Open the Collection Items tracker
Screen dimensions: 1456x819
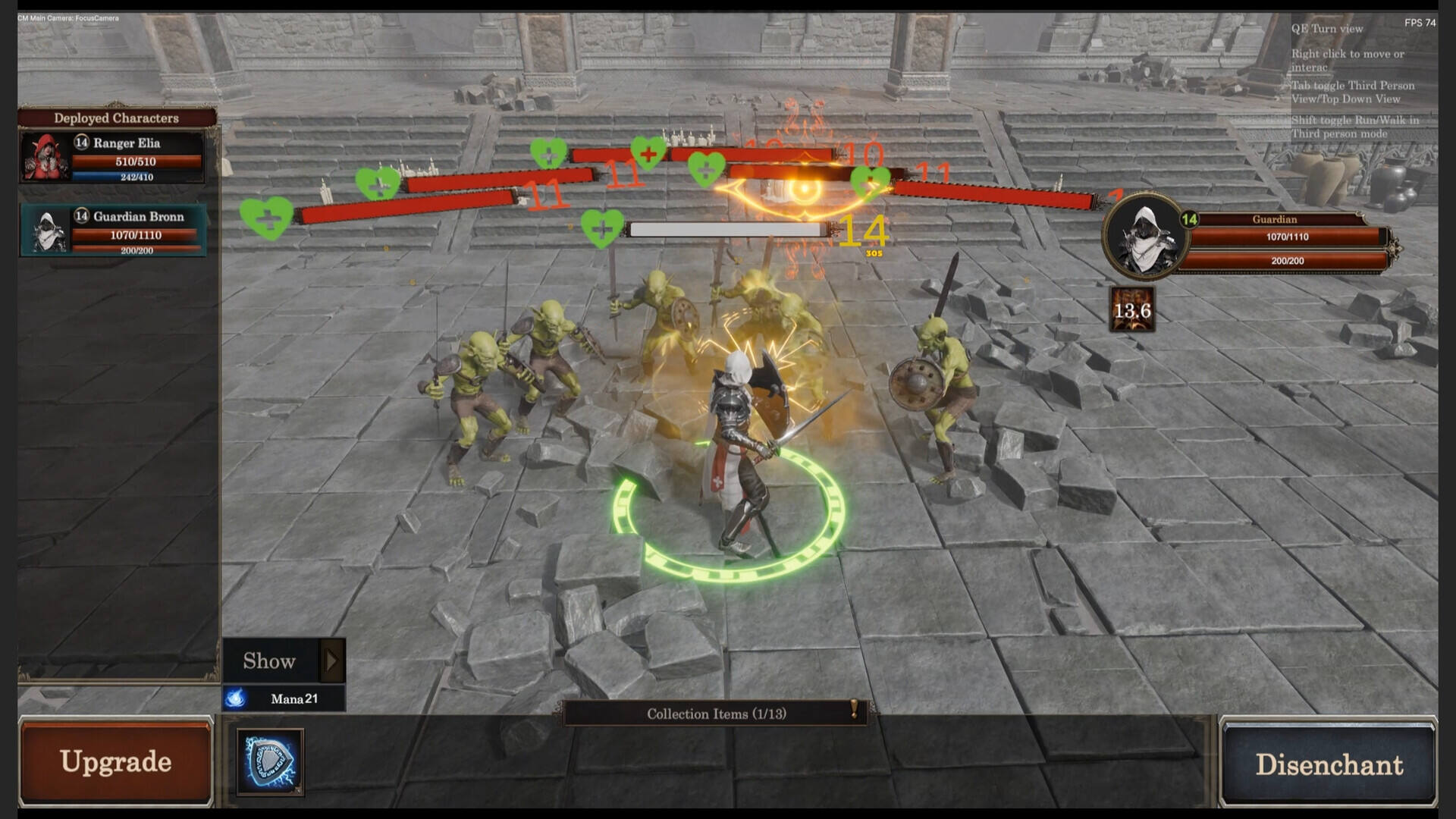pyautogui.click(x=716, y=714)
